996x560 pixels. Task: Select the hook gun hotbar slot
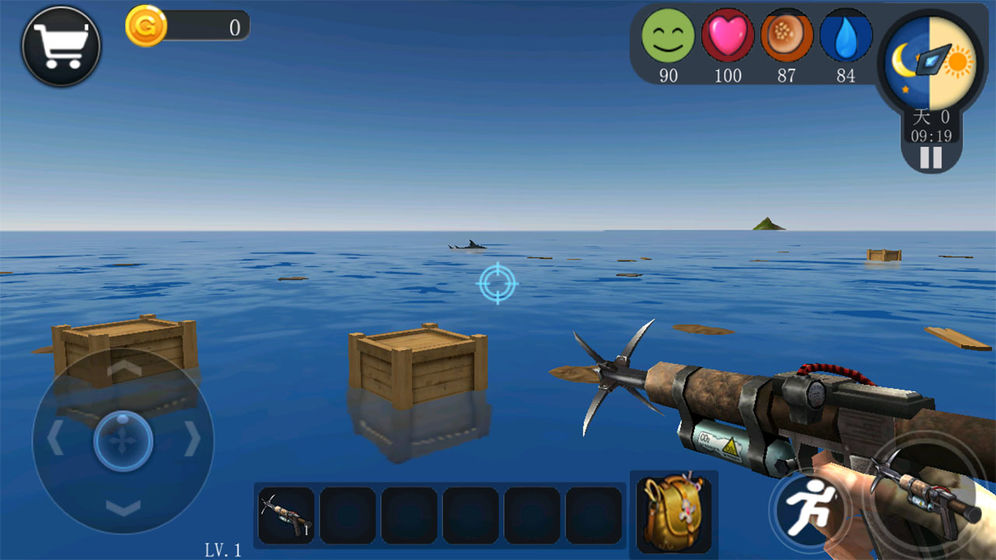(286, 514)
